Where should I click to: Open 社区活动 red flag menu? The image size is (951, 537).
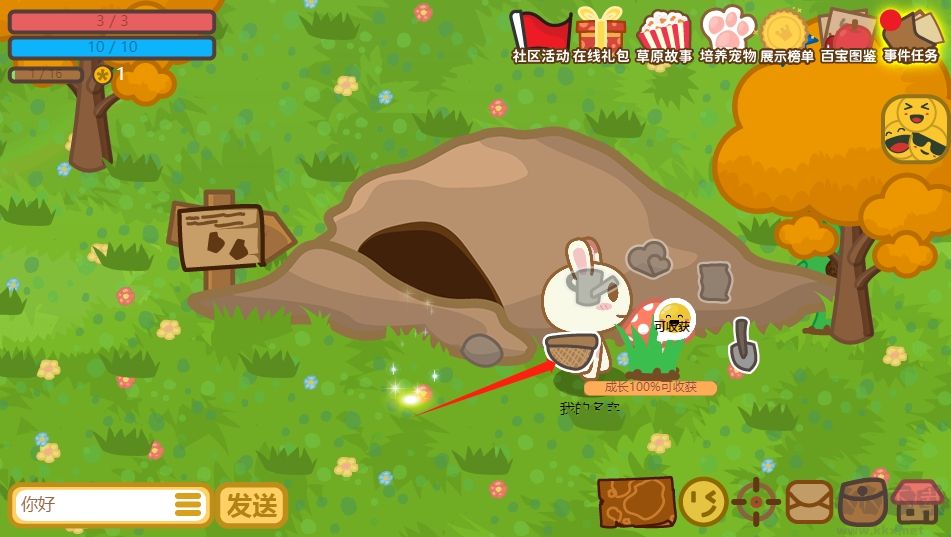coord(540,34)
